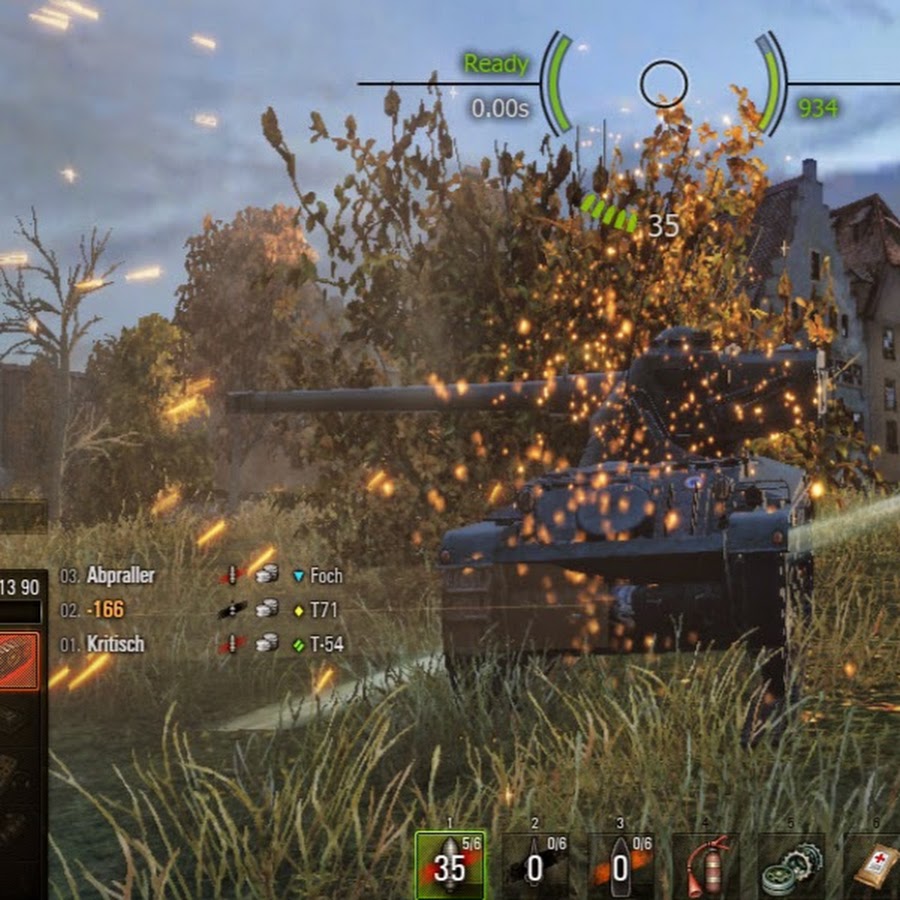Choose the orange-streaked shell in slot 3

pos(620,866)
